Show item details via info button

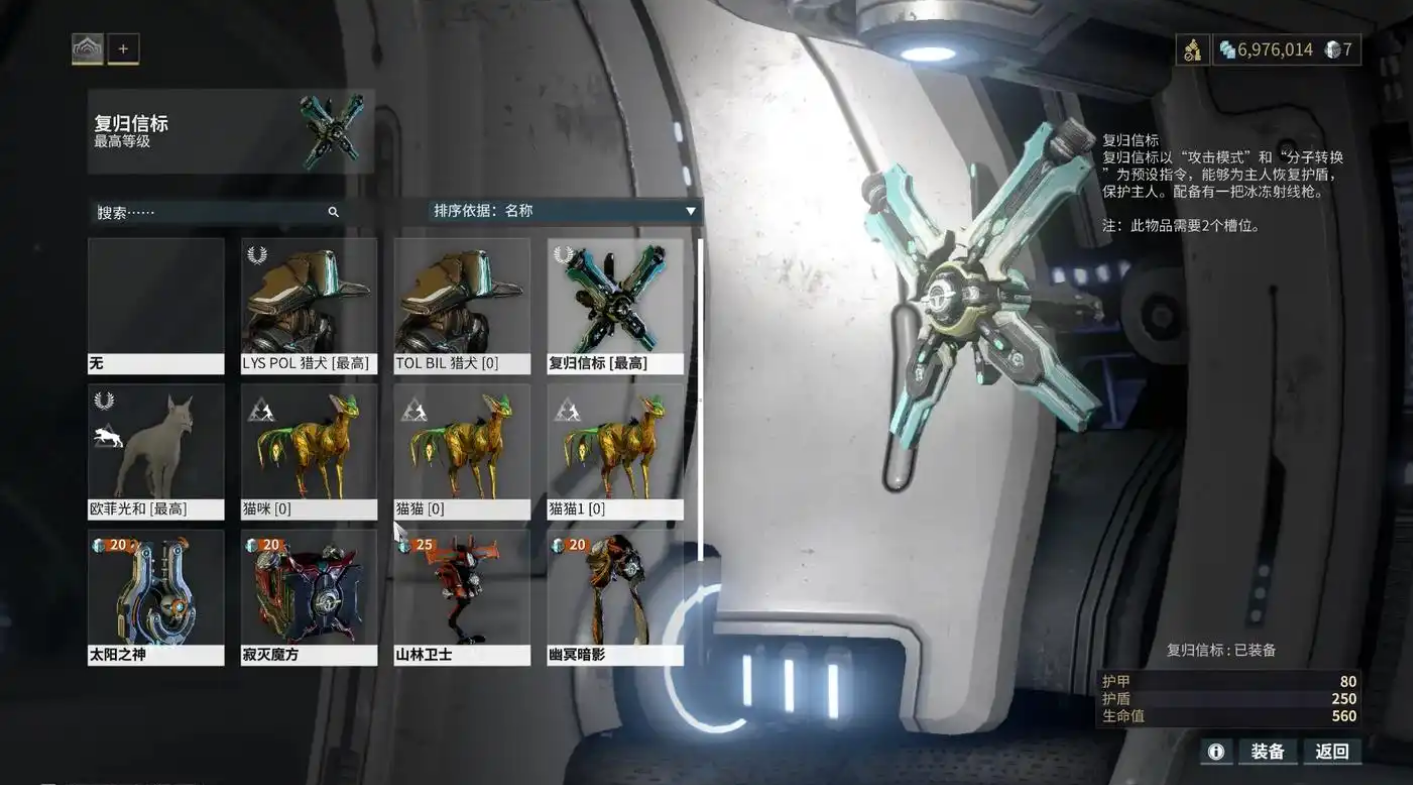[1216, 751]
